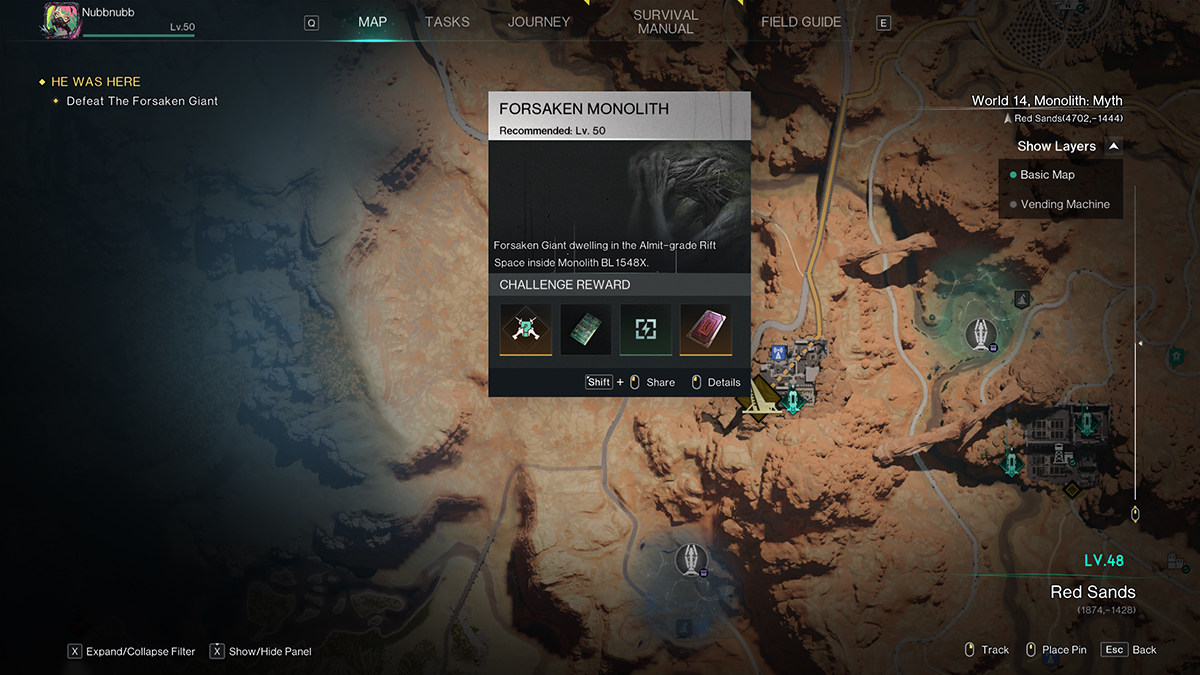1200x675 pixels.
Task: Select the red booklet reward icon
Action: 706,330
